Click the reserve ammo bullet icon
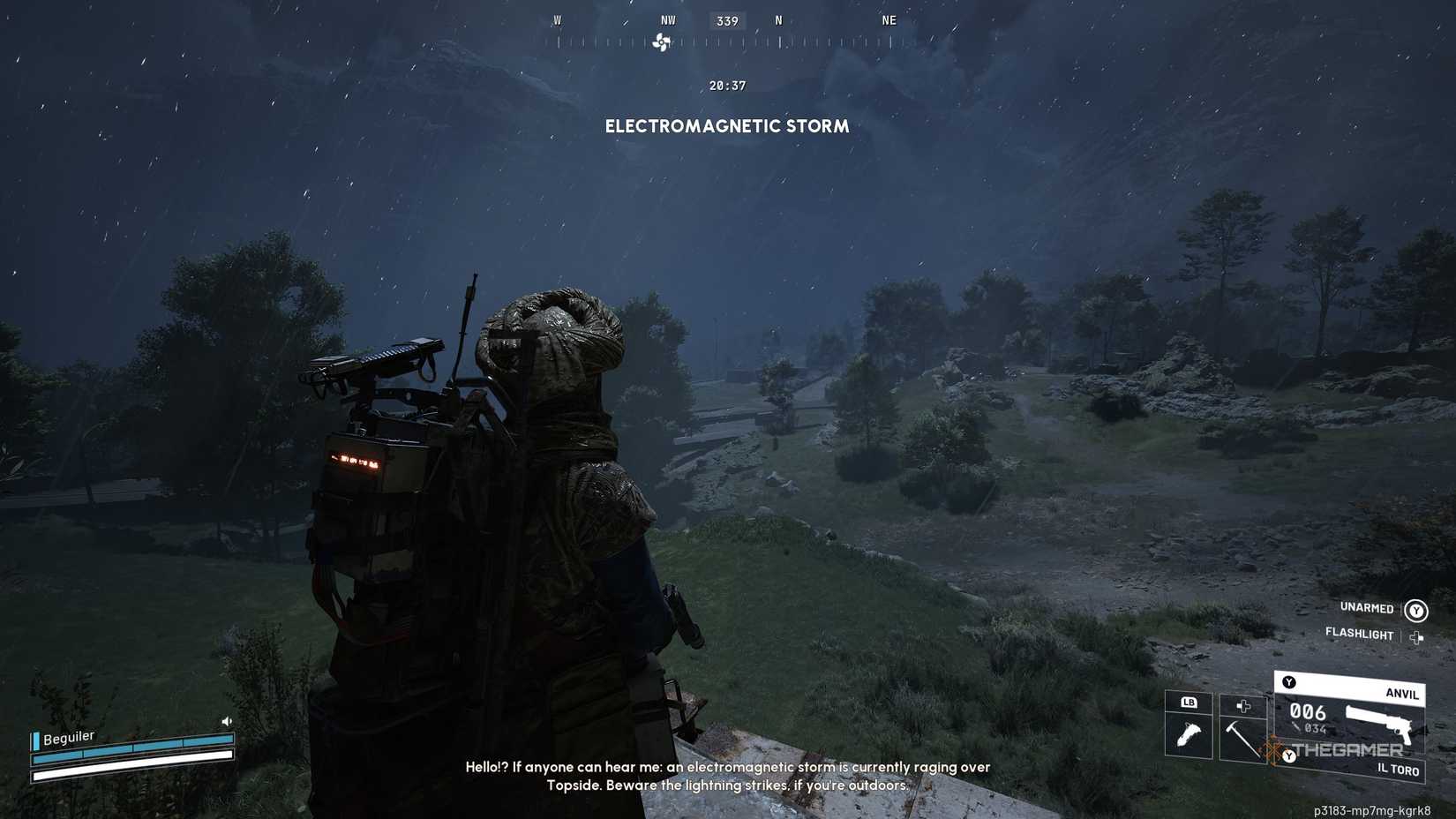 pos(1295,727)
